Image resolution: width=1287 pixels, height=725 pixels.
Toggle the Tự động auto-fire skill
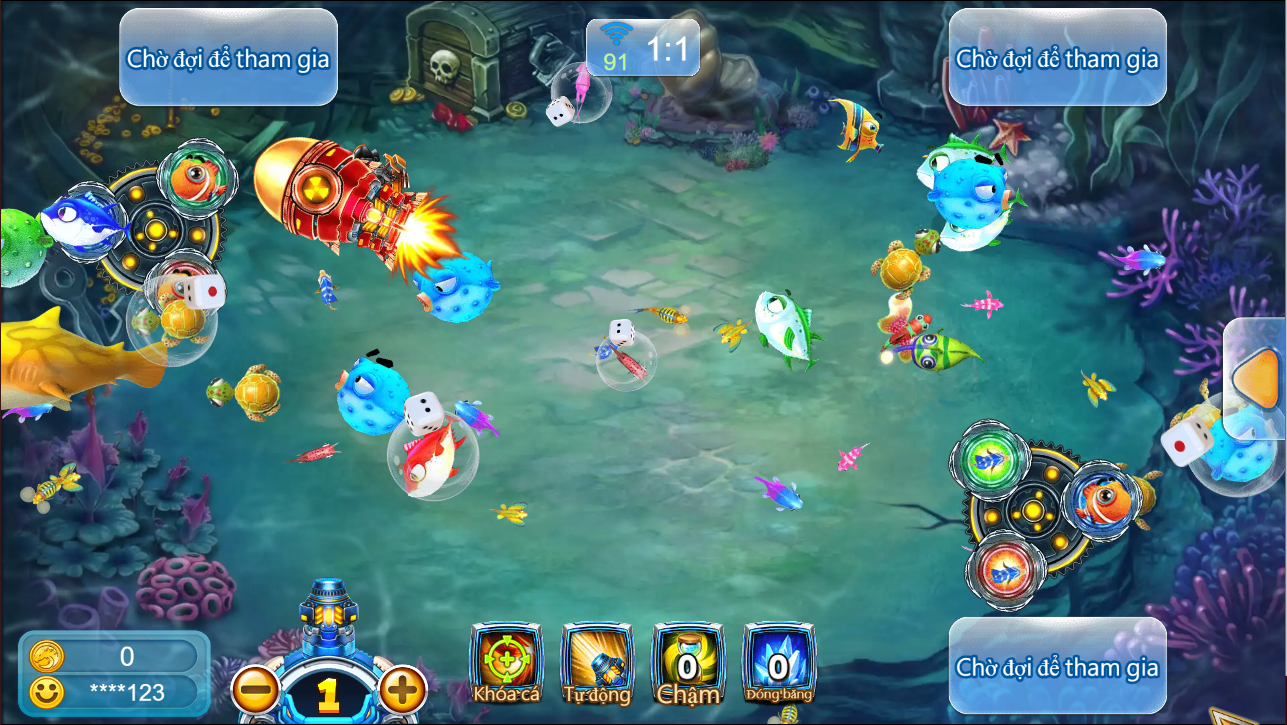597,662
